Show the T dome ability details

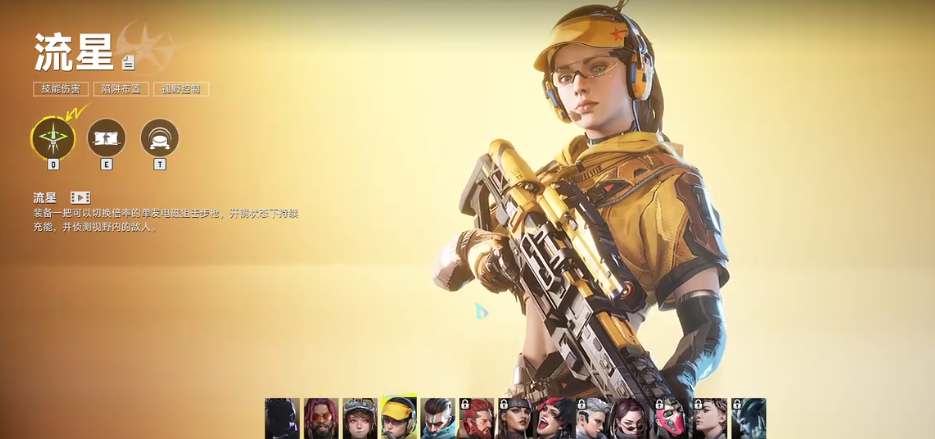point(159,138)
